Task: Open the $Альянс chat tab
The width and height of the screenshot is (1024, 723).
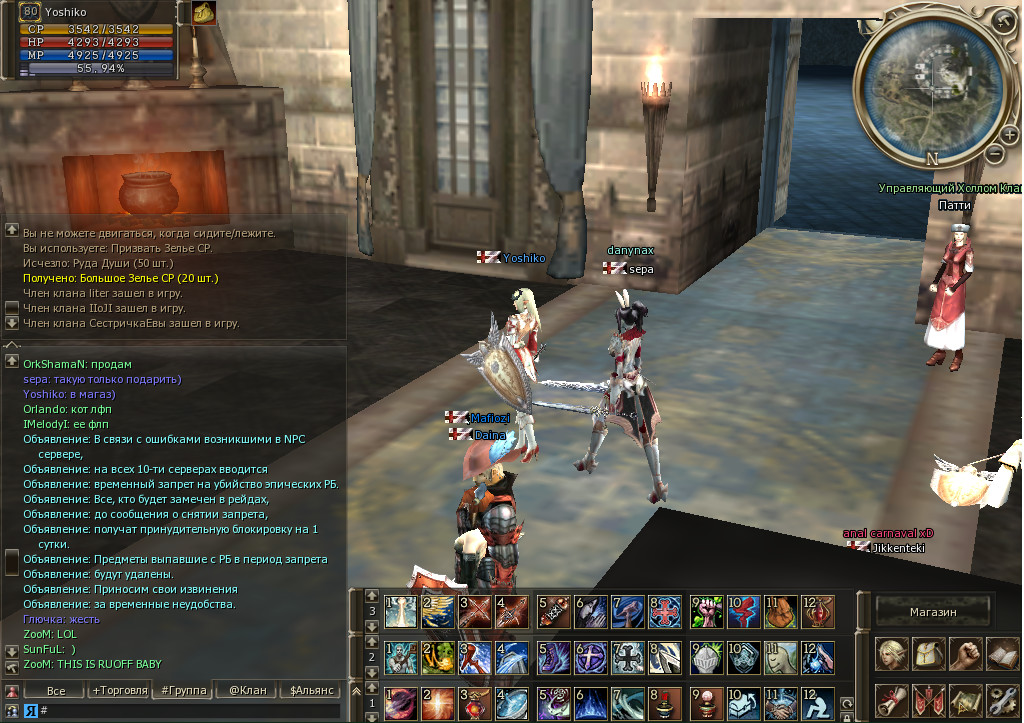Action: [x=311, y=690]
